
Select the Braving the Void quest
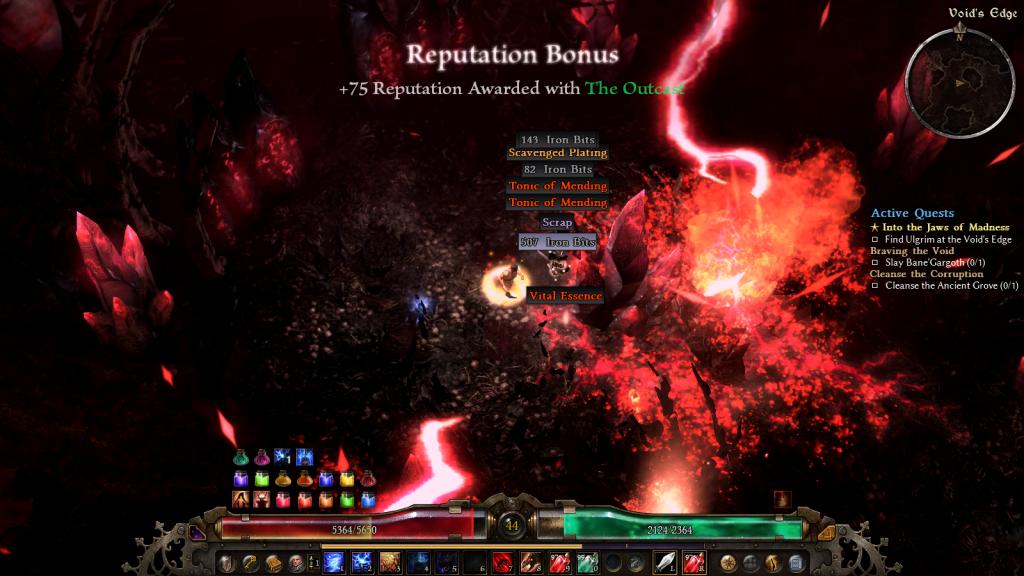click(912, 250)
